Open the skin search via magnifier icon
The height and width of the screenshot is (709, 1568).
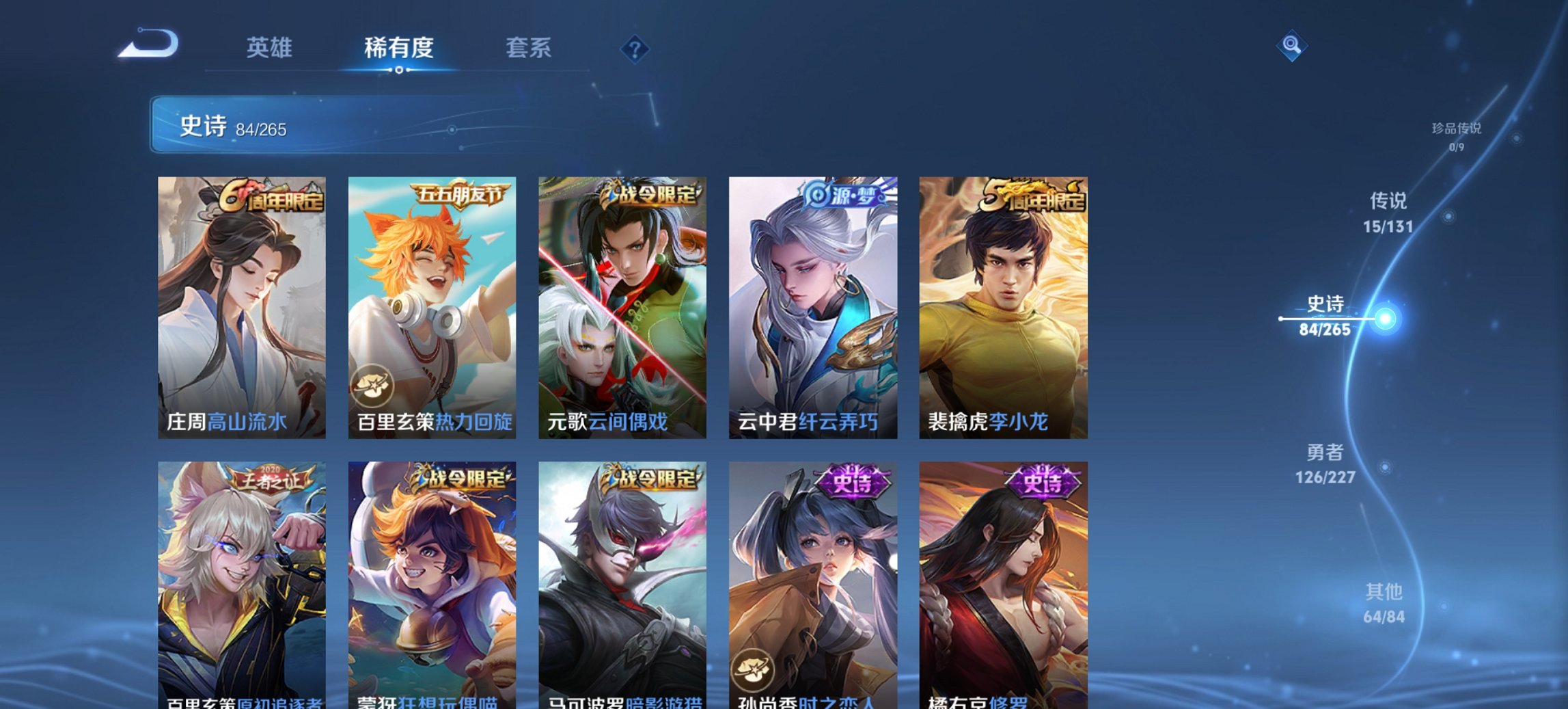pos(1292,46)
